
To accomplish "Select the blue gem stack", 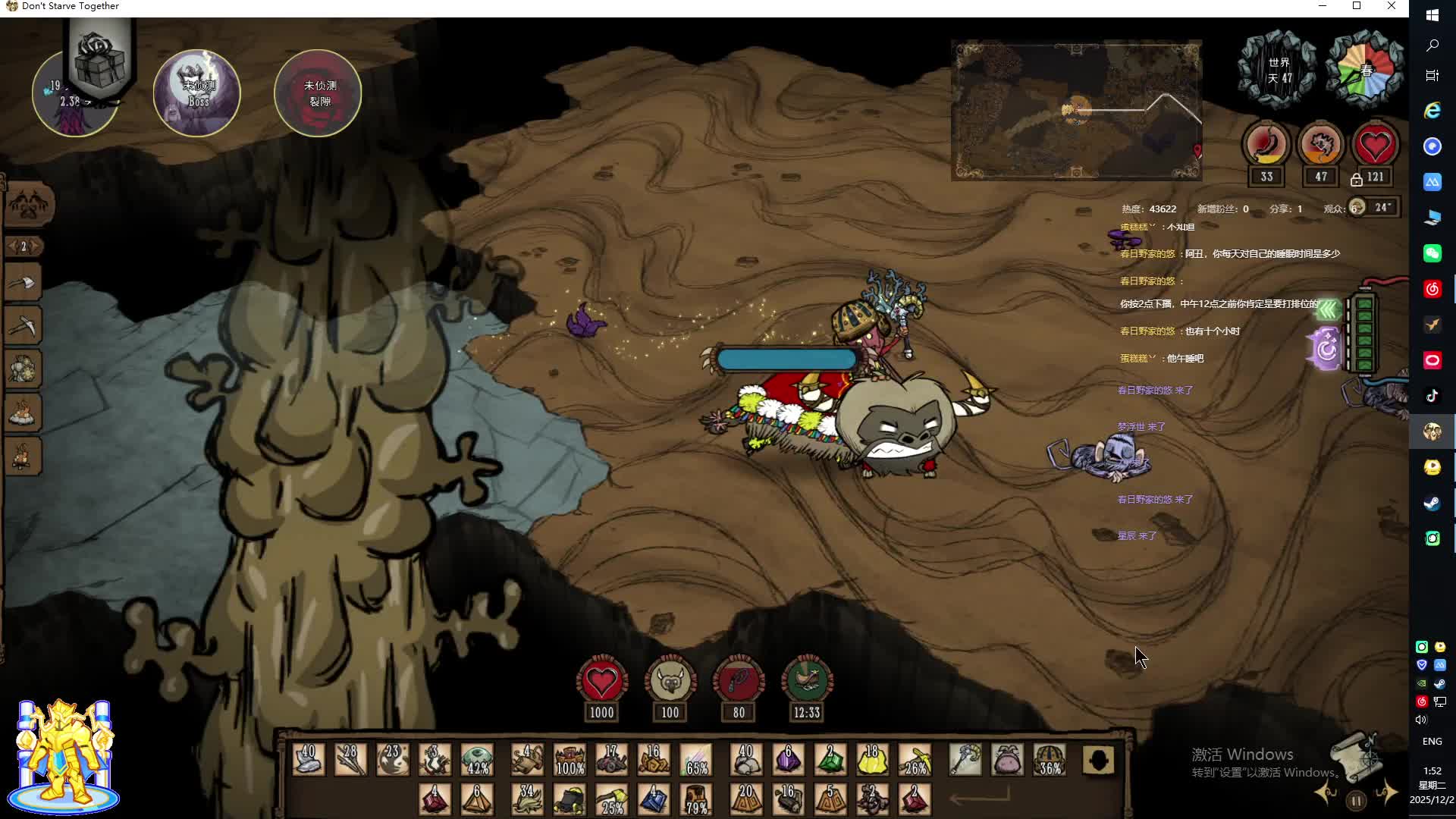I will point(653,799).
